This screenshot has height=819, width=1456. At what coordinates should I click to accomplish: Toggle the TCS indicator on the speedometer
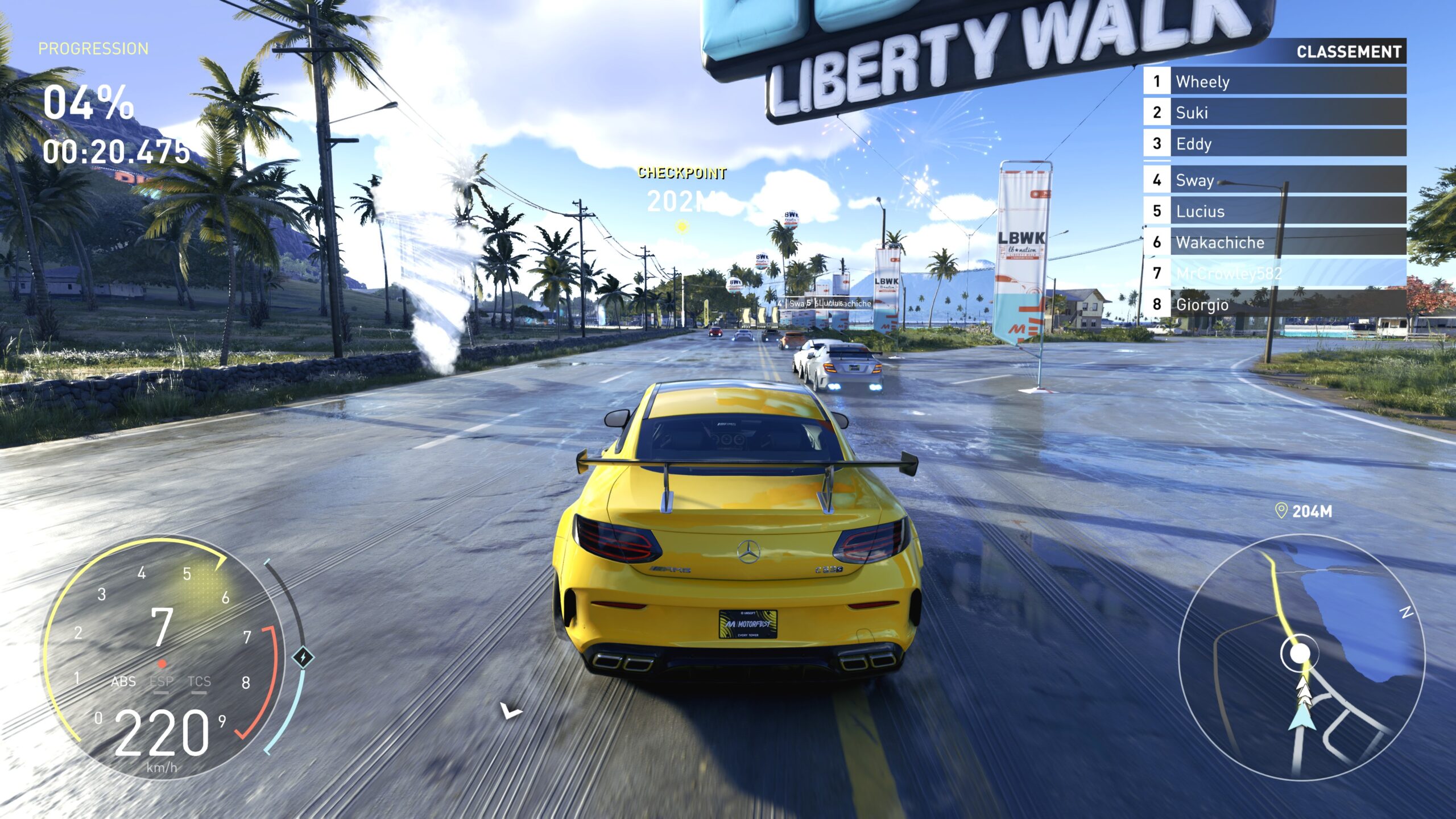pos(199,682)
